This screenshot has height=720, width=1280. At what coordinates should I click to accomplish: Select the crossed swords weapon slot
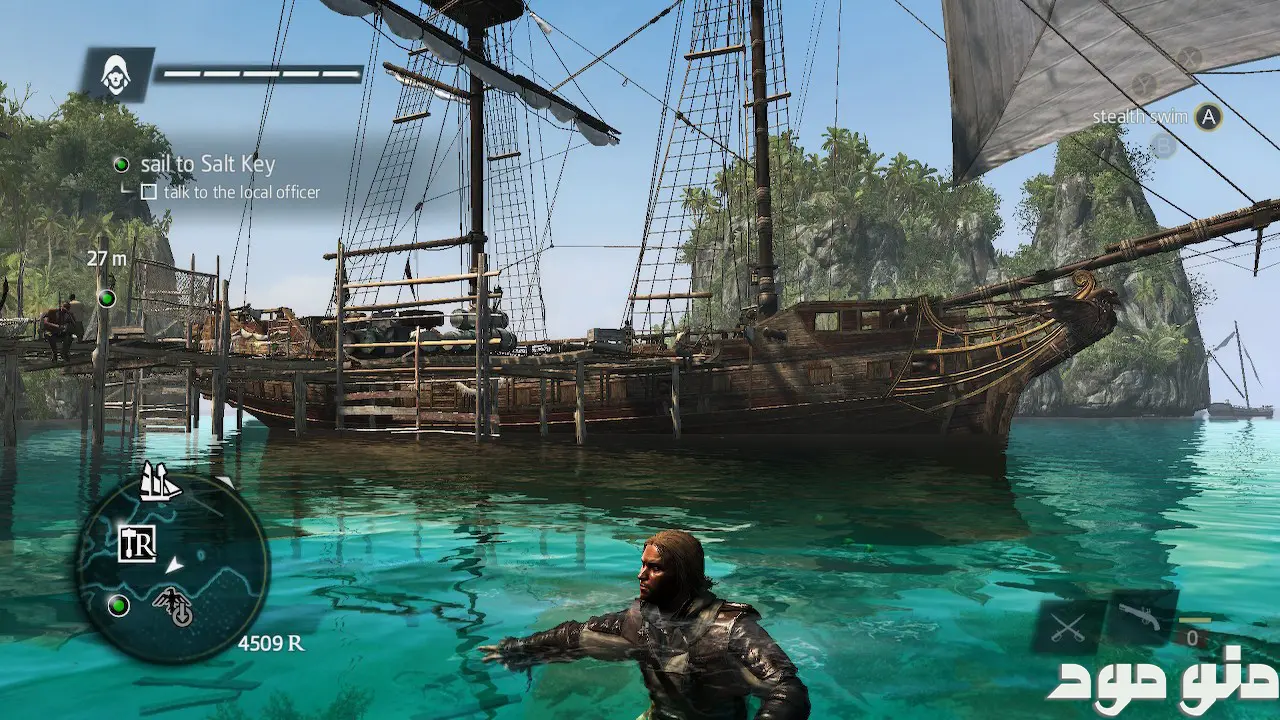pos(1069,627)
